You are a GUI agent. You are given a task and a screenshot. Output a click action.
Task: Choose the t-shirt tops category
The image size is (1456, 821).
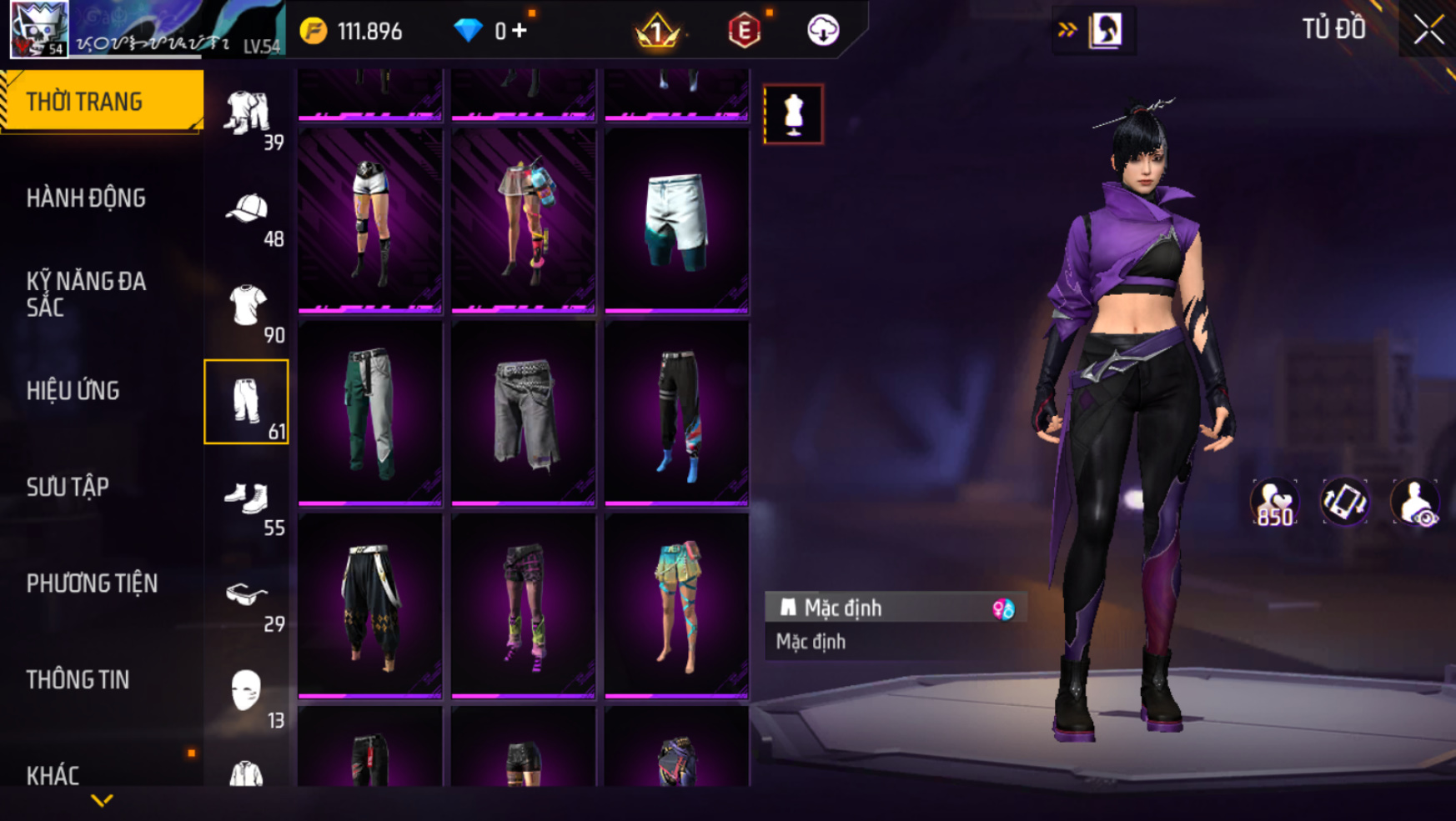[247, 307]
